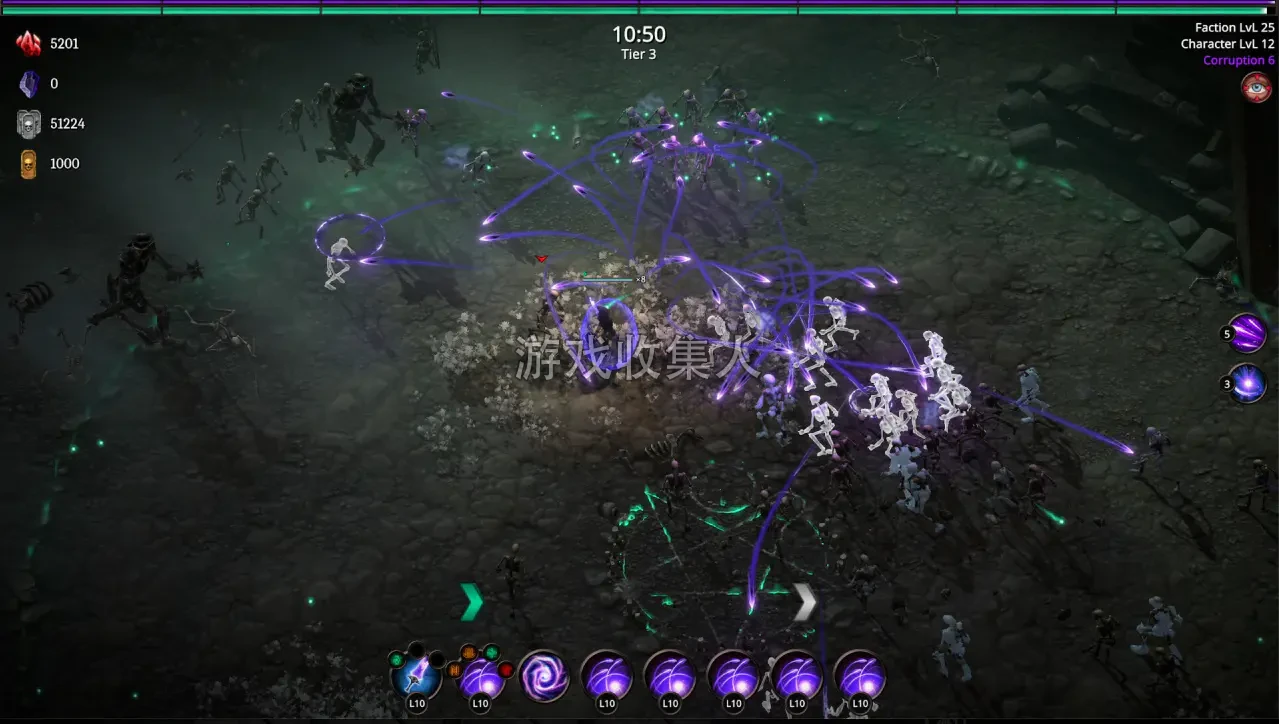Activate the purple vortex swirl ability
The image size is (1279, 724).
(x=544, y=676)
